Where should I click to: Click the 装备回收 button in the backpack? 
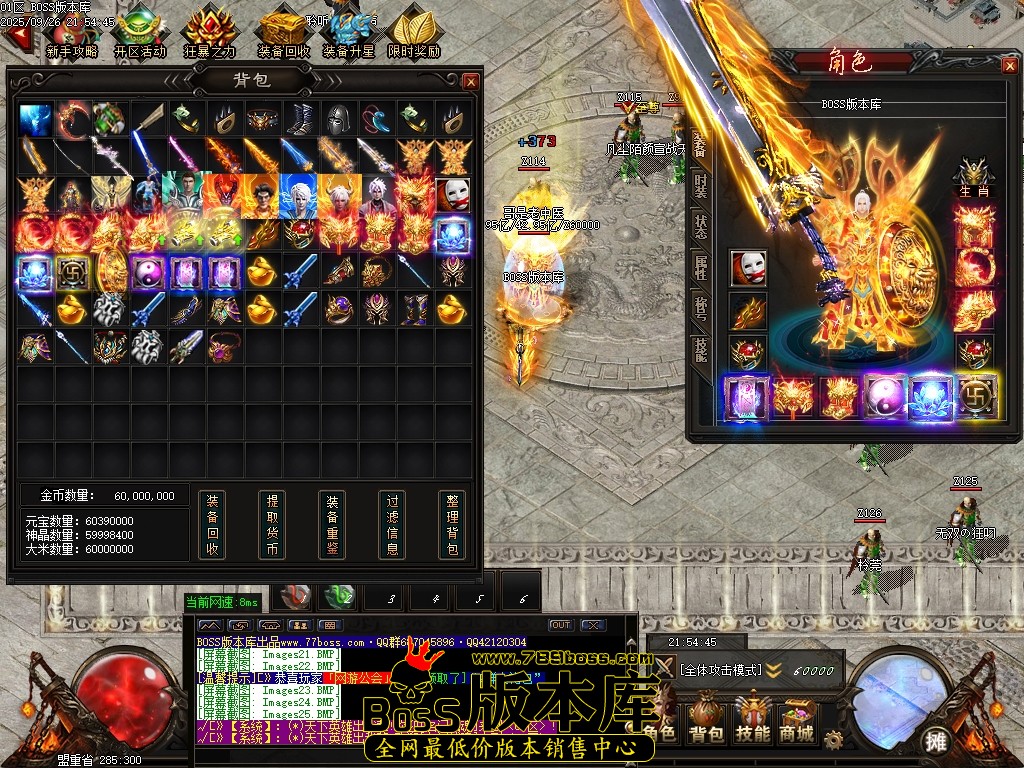[x=212, y=524]
